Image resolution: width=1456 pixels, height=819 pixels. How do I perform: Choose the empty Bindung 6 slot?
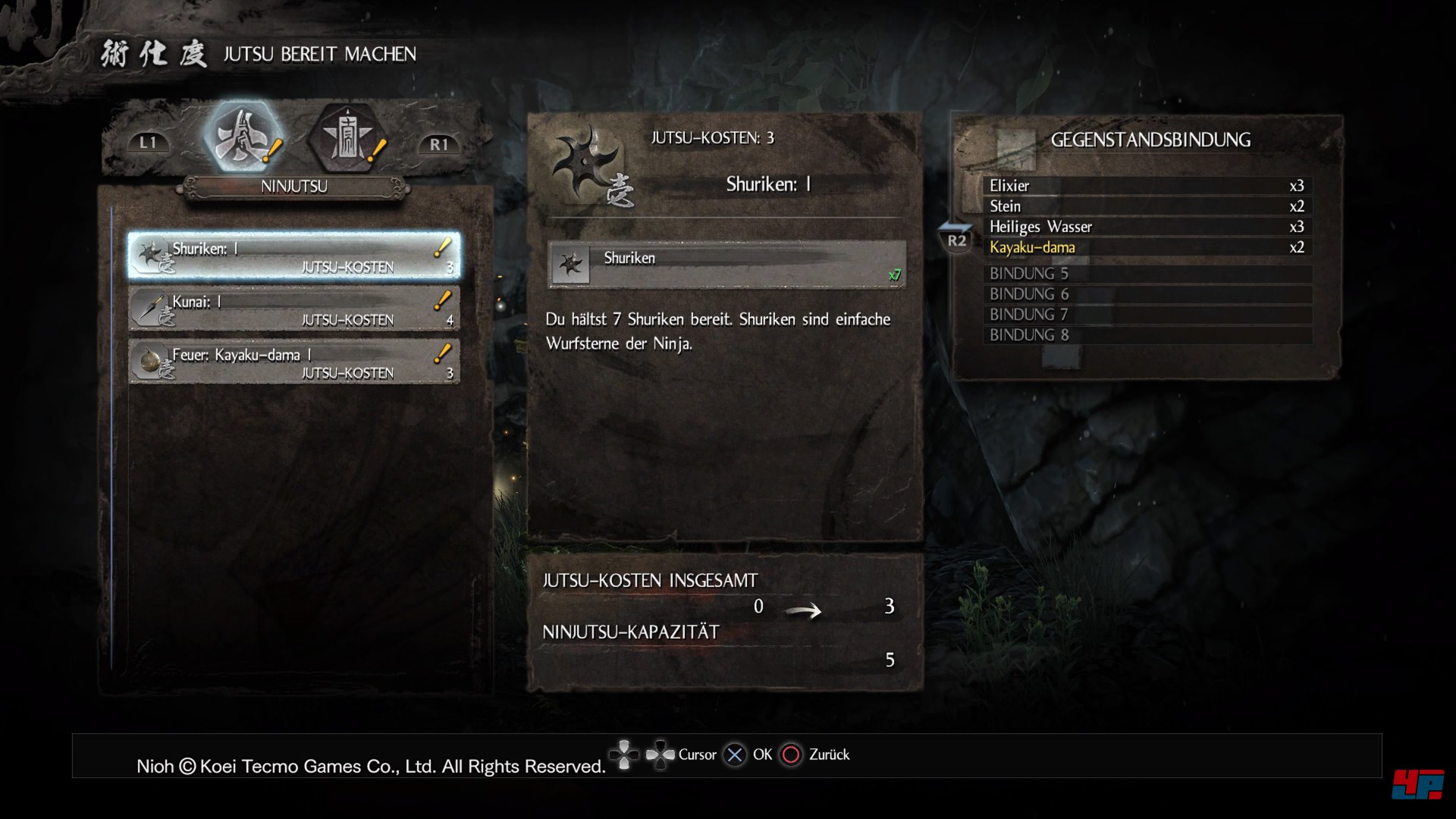pos(1147,294)
